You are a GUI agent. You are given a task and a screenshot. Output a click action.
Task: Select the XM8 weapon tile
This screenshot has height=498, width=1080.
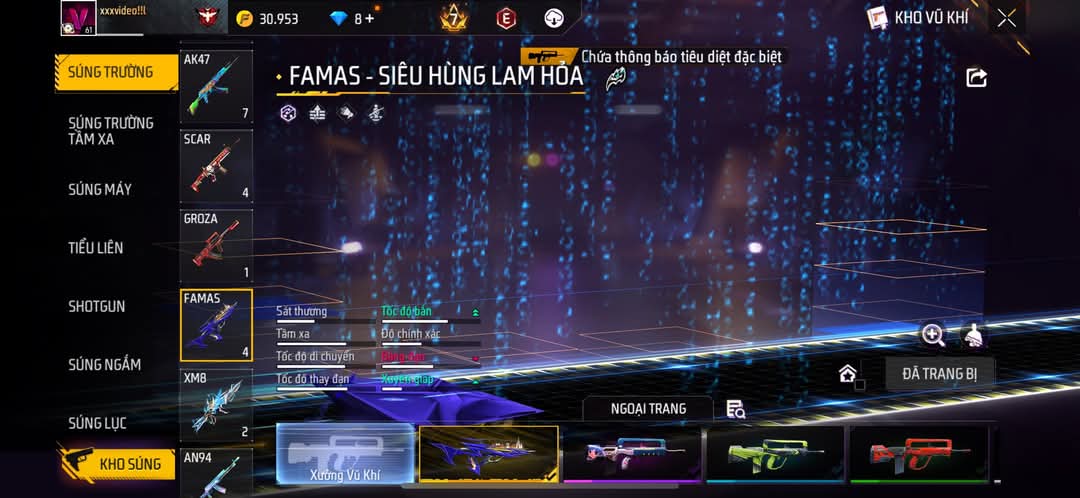click(216, 405)
